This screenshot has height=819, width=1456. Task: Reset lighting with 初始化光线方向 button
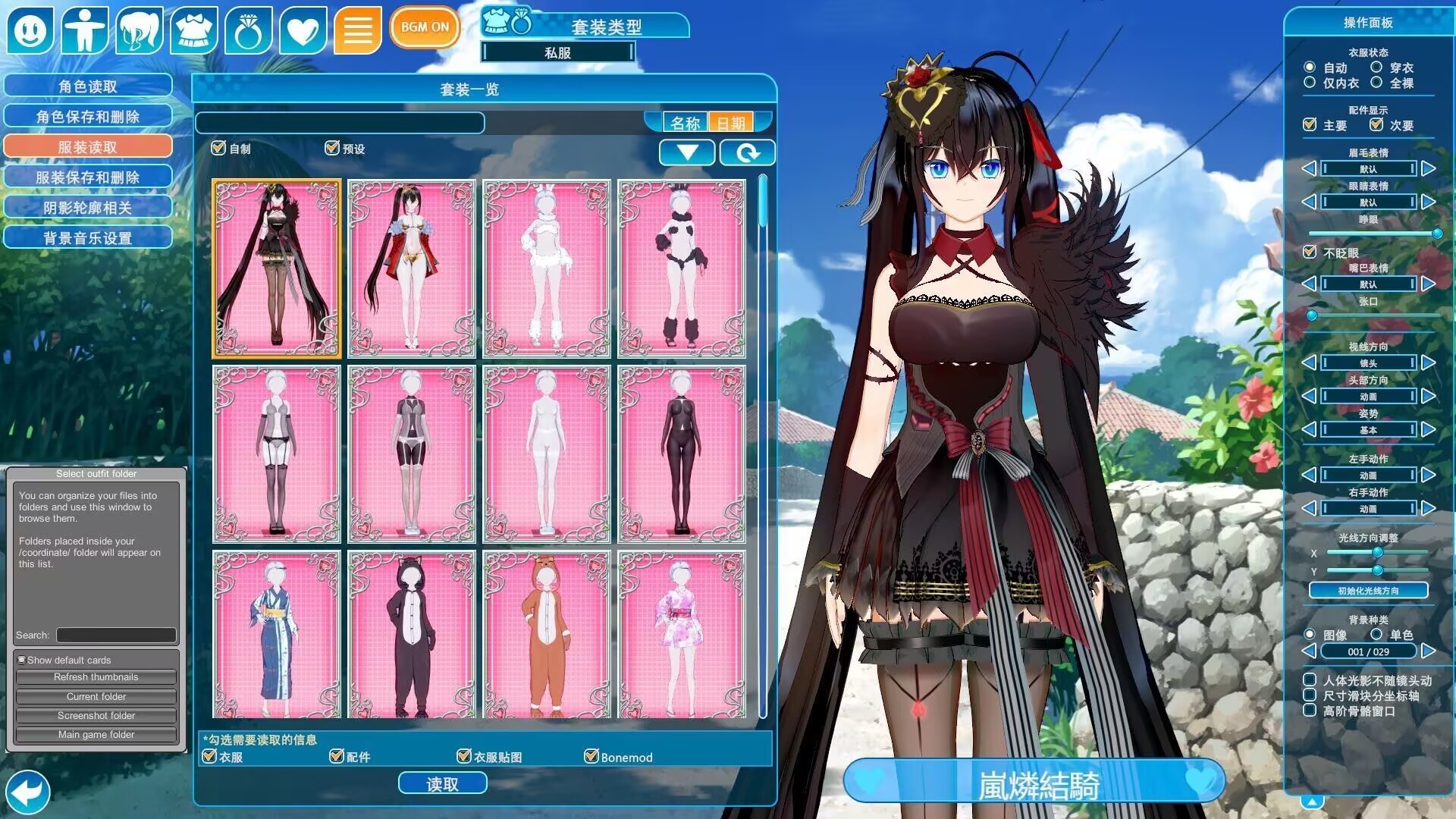point(1368,591)
